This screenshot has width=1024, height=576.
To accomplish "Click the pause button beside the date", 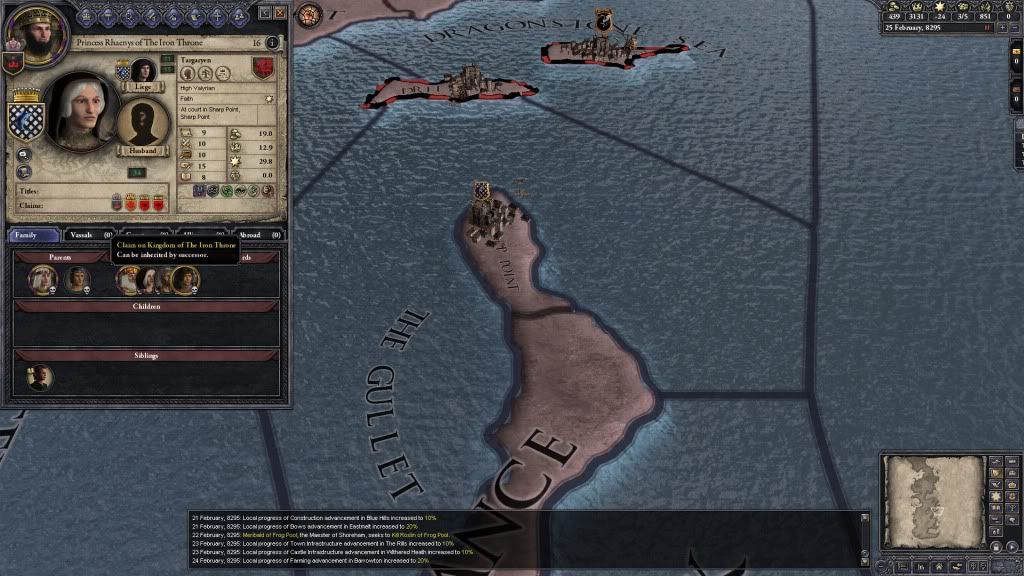I will pyautogui.click(x=987, y=28).
